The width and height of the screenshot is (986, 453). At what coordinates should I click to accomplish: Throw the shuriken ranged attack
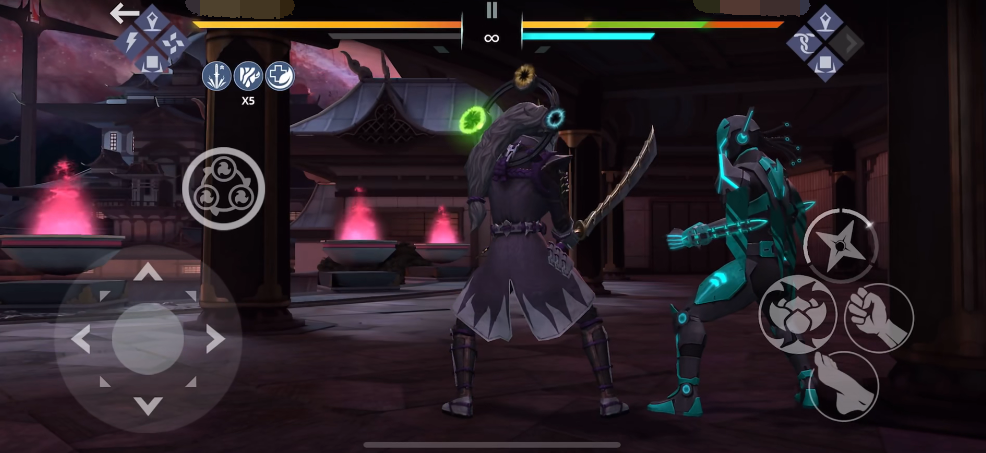(841, 246)
